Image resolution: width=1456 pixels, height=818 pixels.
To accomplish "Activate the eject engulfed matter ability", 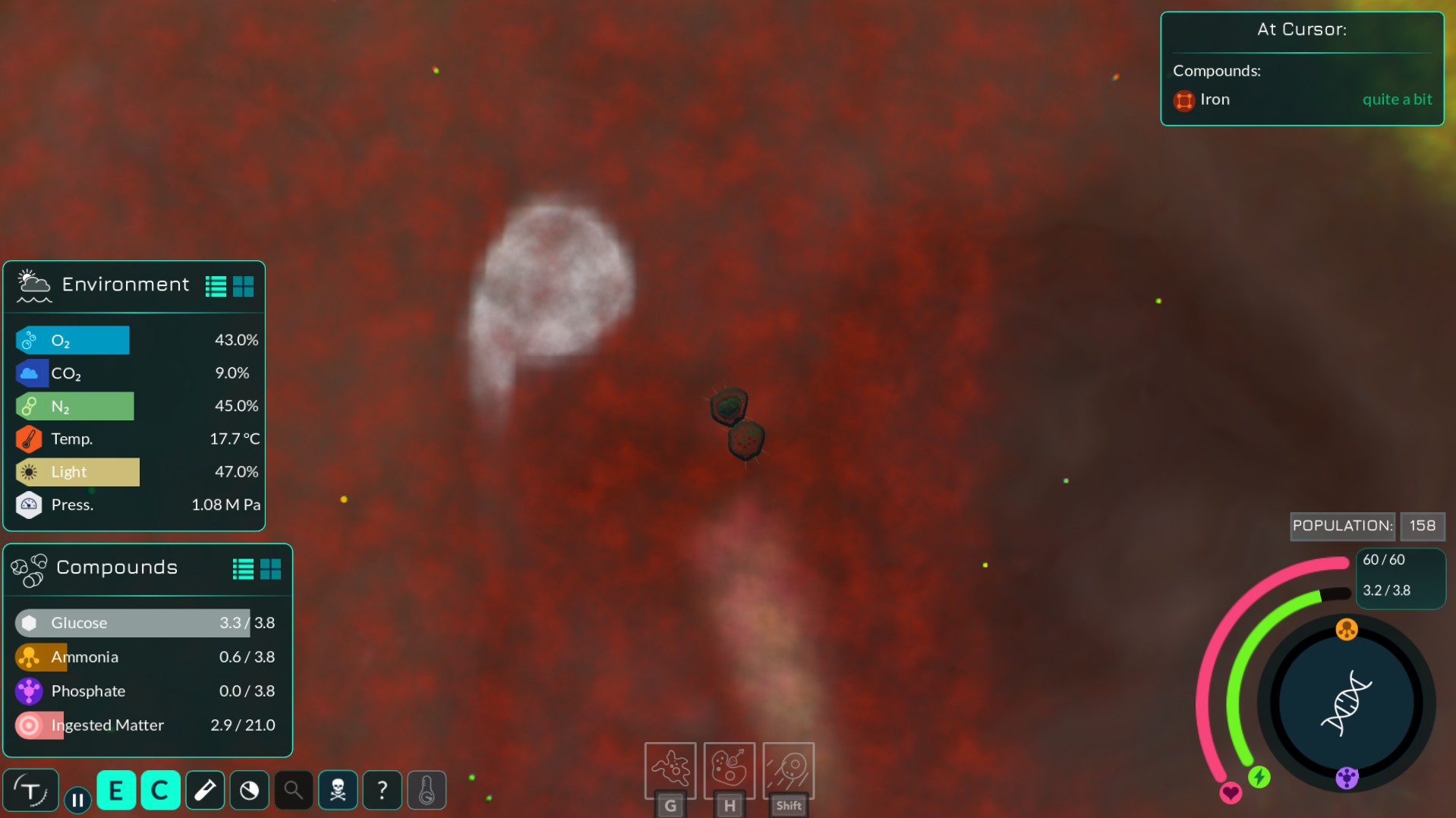I will click(729, 769).
